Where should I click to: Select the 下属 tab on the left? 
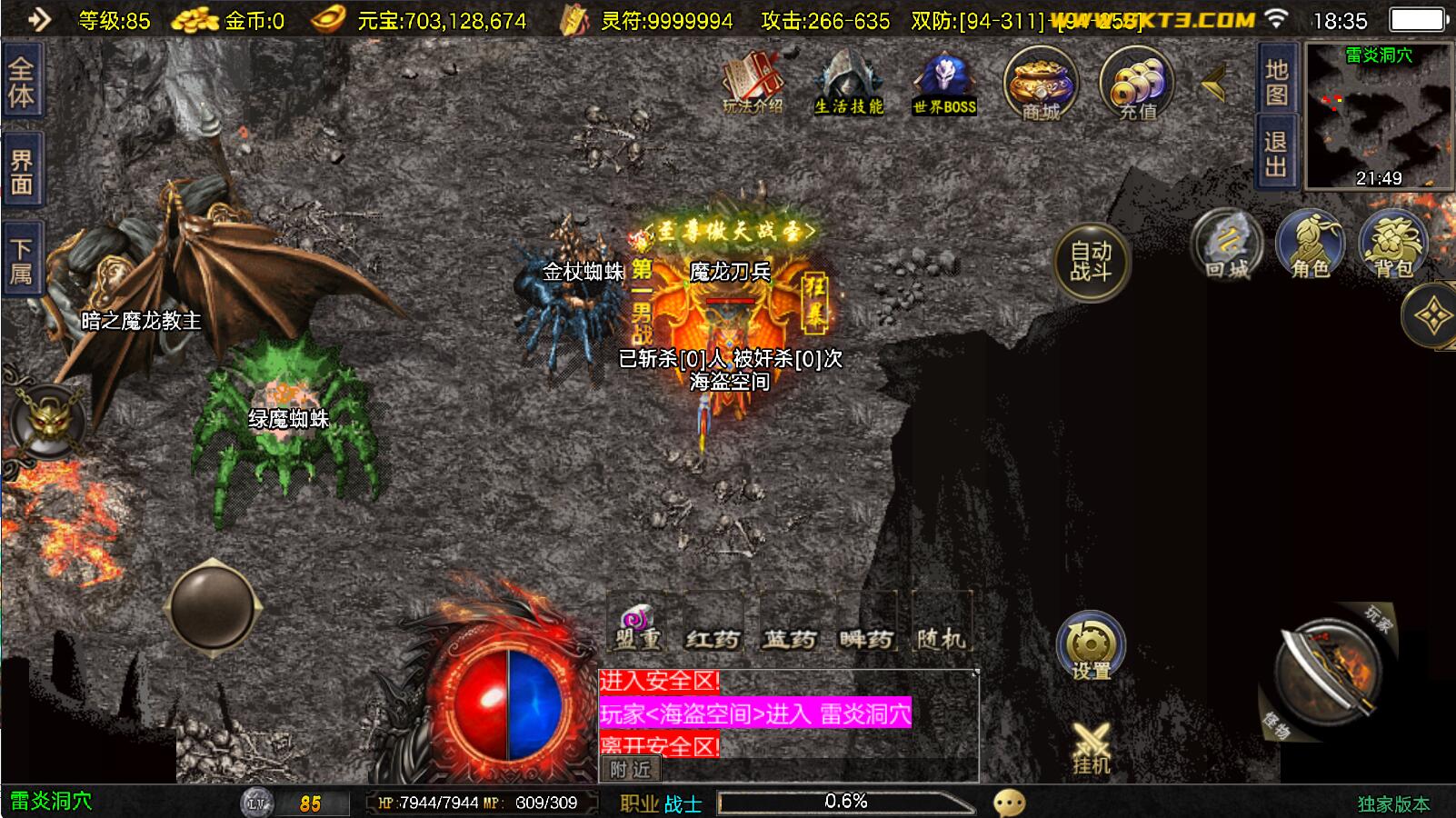click(21, 261)
